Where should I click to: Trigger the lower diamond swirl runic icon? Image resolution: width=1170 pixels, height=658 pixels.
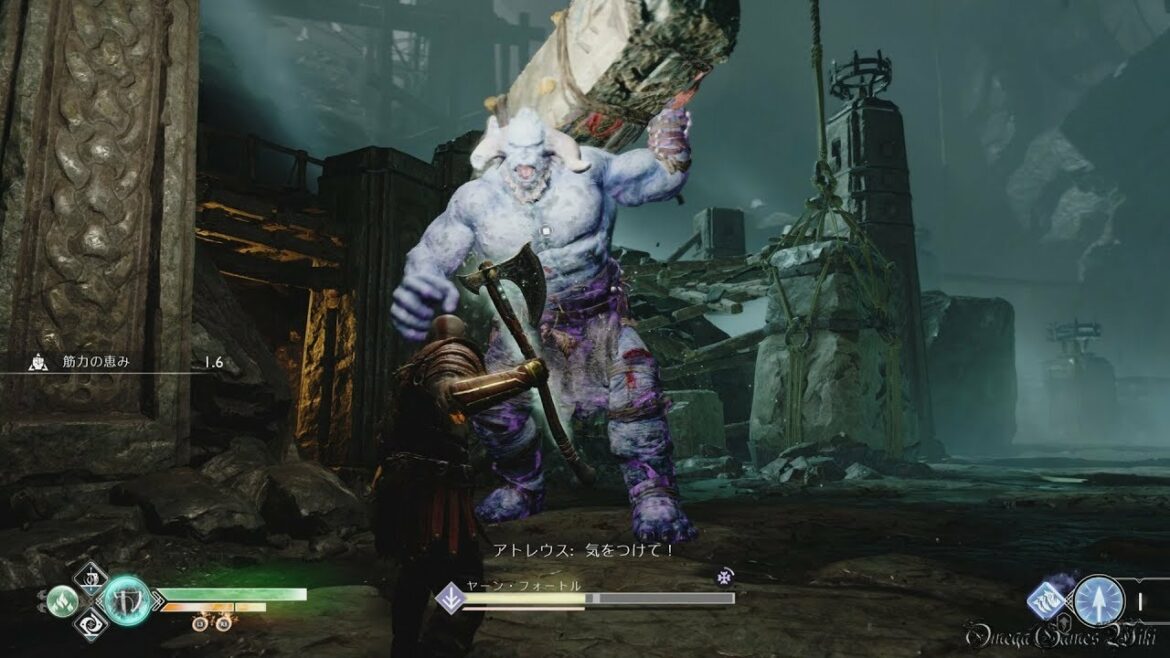pyautogui.click(x=94, y=626)
